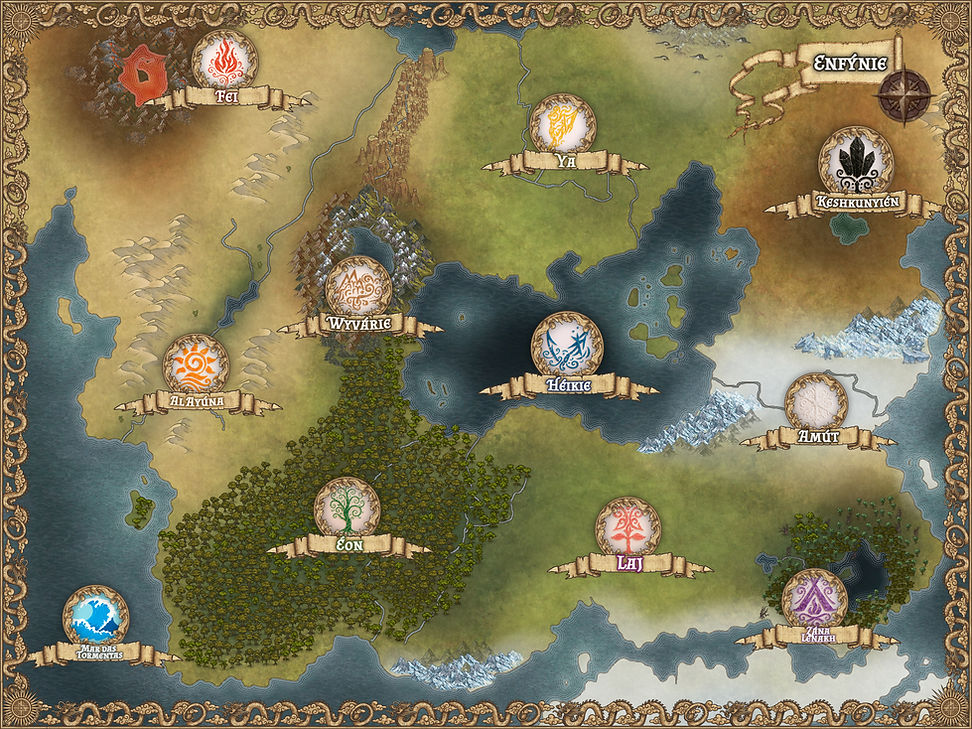
Task: Select the Ana Lenakh purple marker
Action: click(x=814, y=600)
